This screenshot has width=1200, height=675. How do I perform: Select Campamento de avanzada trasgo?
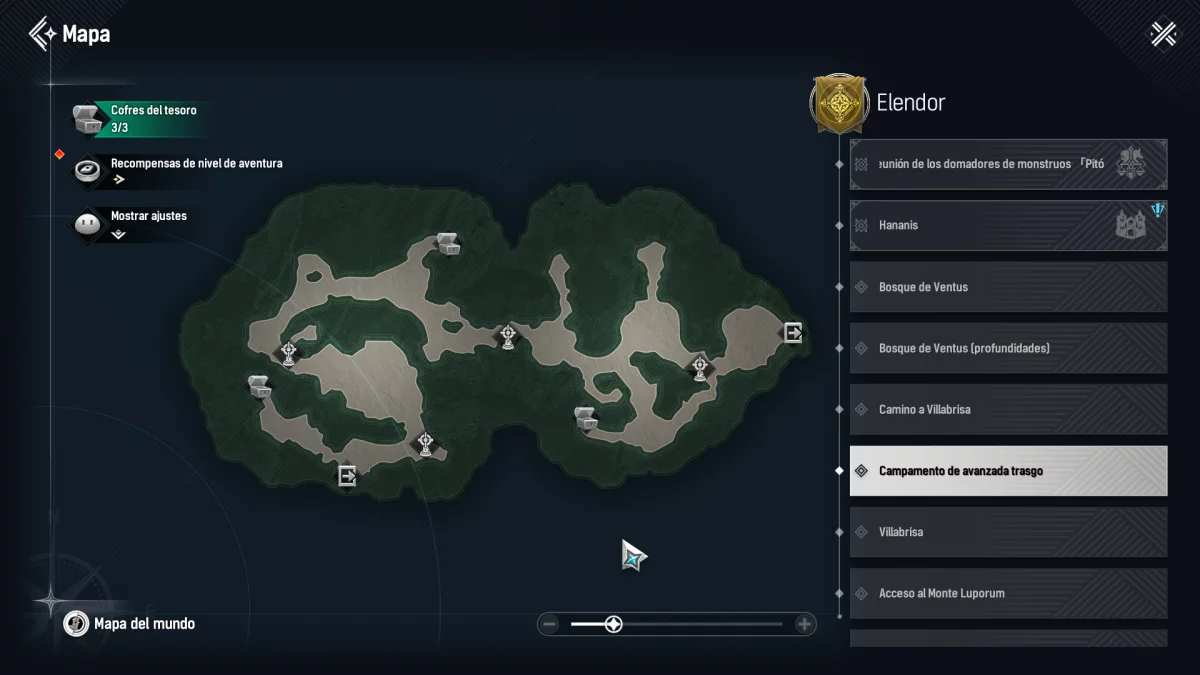tap(1008, 471)
